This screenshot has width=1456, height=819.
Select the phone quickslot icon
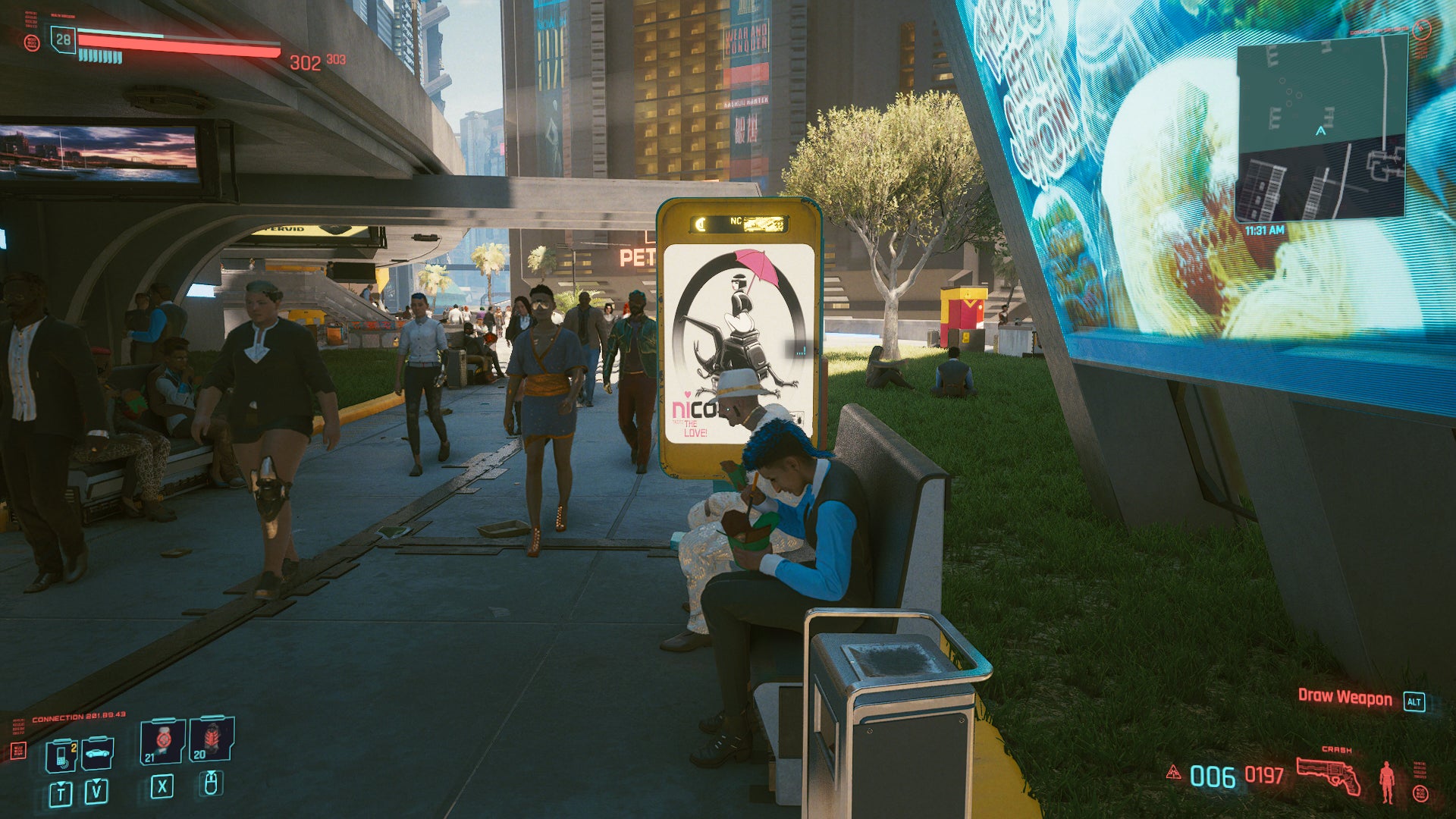61,756
